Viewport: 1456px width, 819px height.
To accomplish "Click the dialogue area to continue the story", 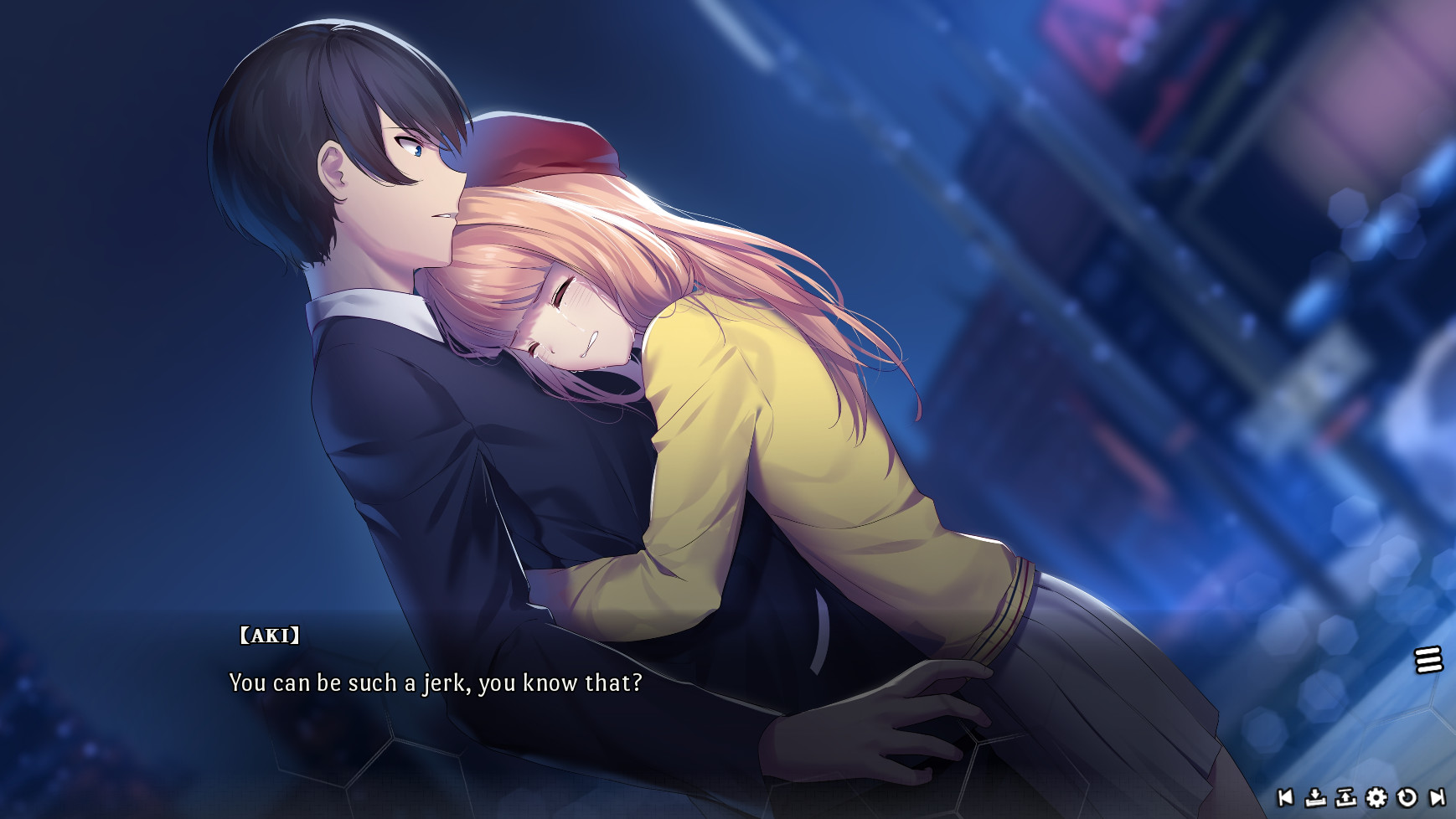I will click(x=586, y=687).
